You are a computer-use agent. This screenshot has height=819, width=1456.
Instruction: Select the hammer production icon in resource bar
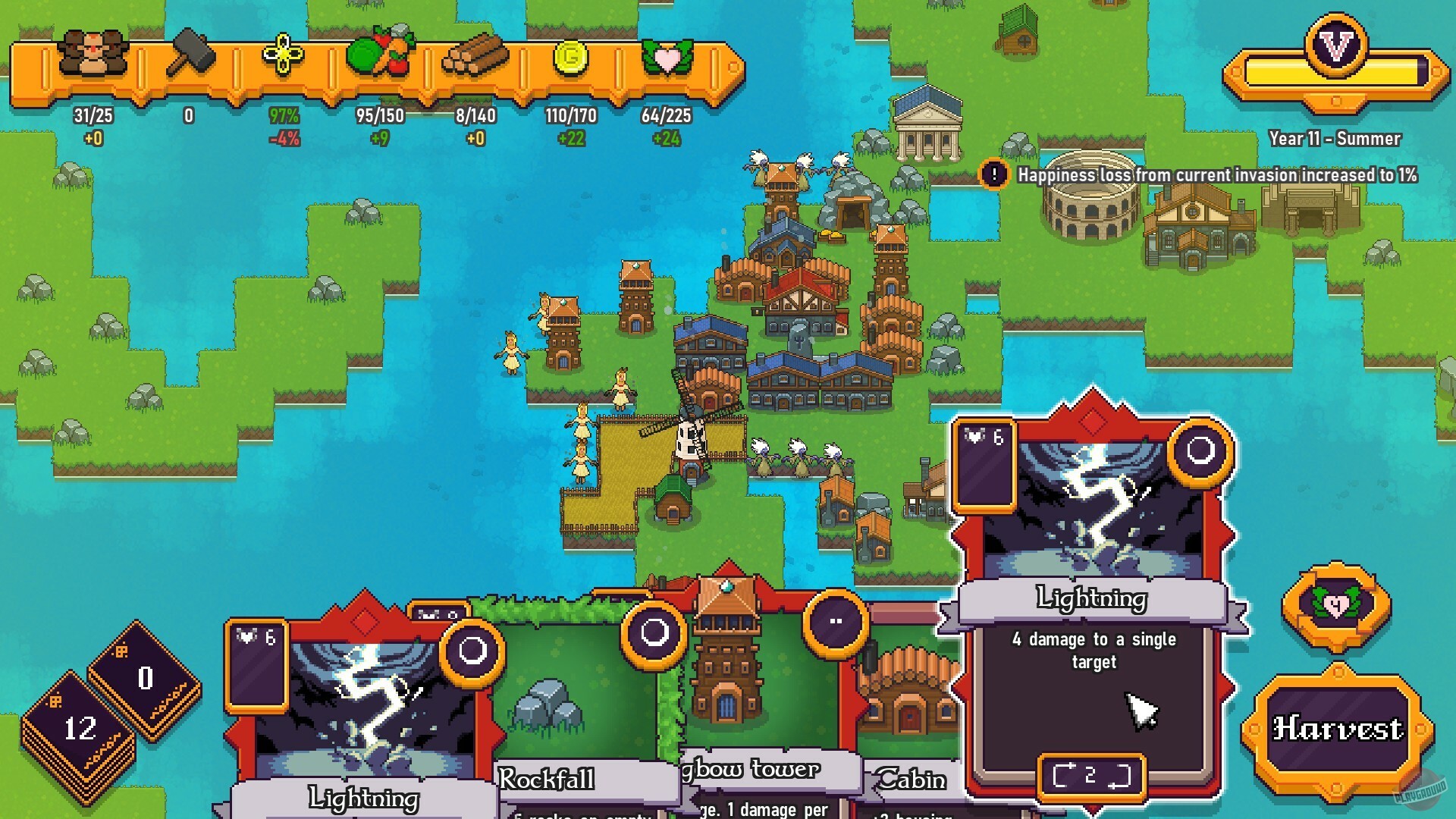(x=190, y=53)
